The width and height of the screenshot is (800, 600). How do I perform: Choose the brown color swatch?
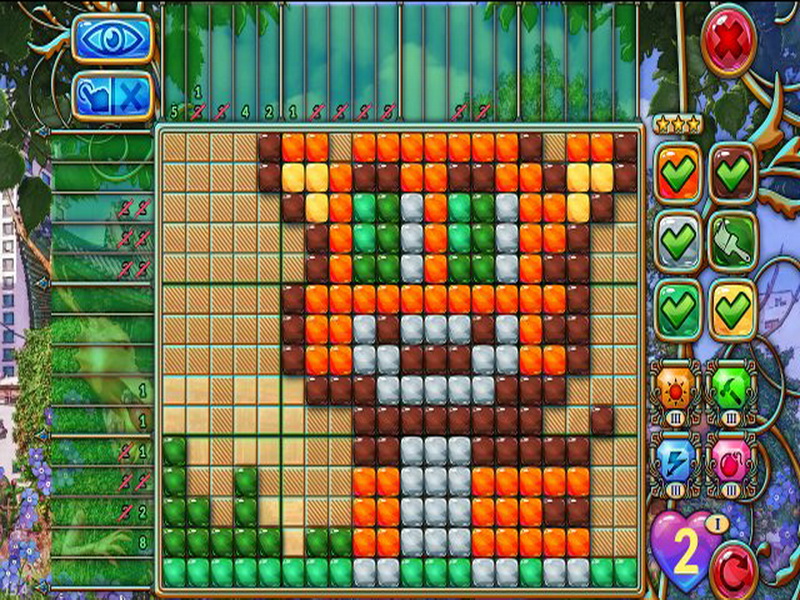[733, 173]
